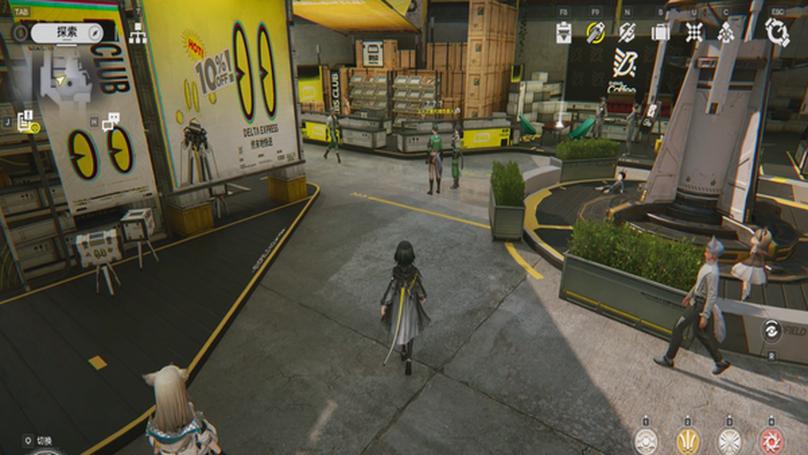Activate the red swirl skill emblem
The height and width of the screenshot is (455, 808).
pos(772,440)
